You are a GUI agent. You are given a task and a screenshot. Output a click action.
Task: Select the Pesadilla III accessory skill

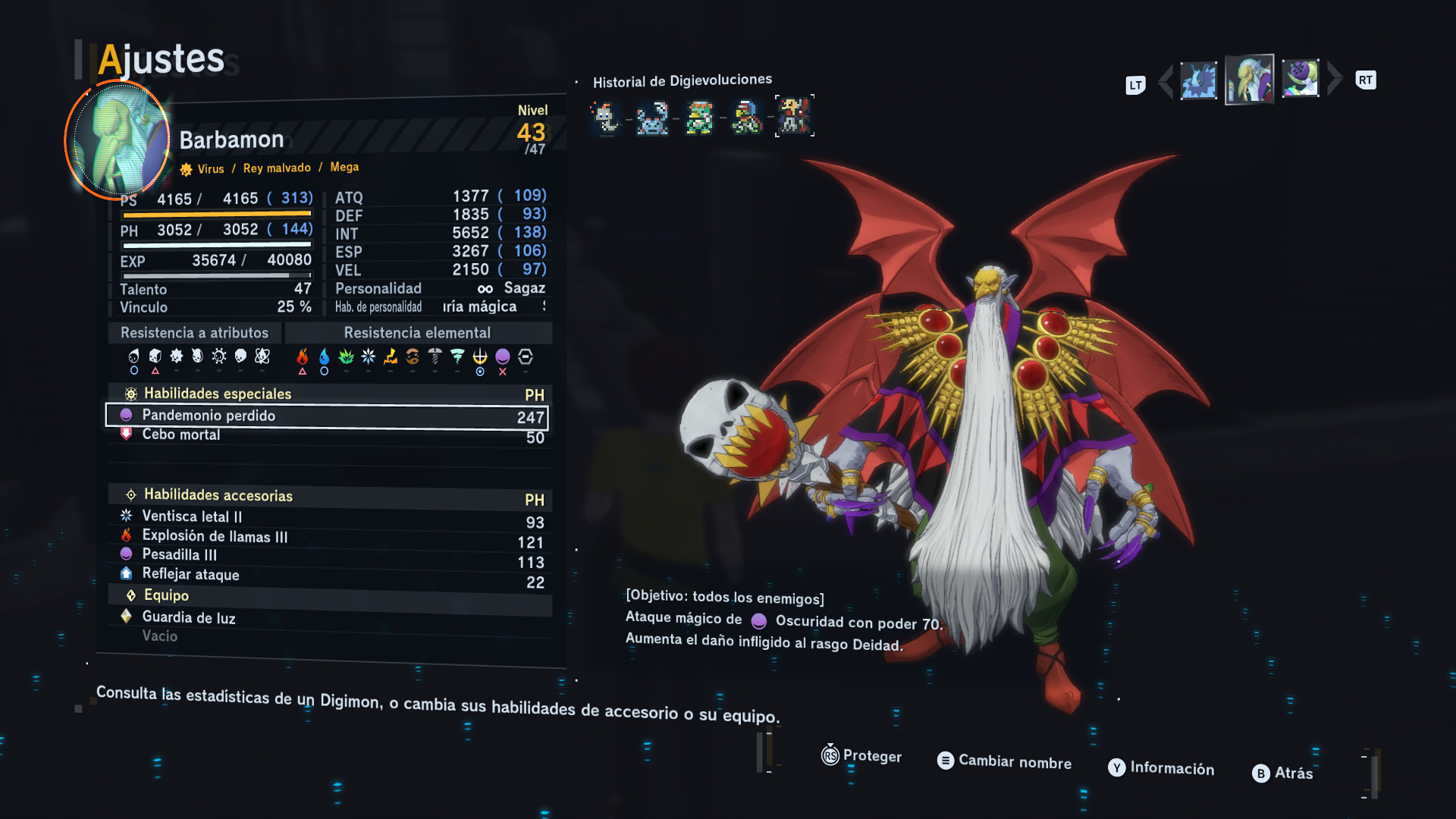tap(326, 556)
